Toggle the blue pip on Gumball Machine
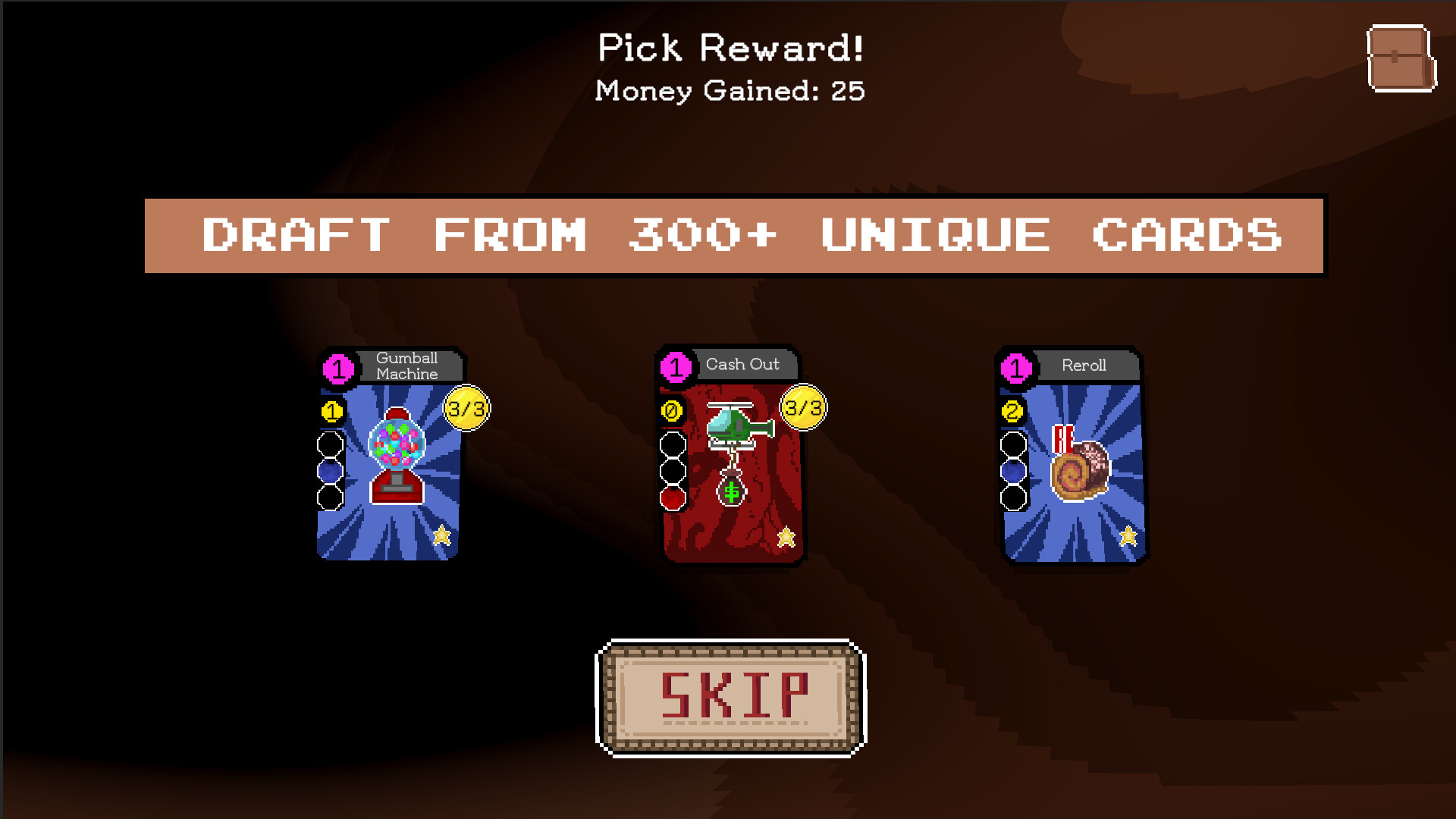The height and width of the screenshot is (819, 1456). 328,470
